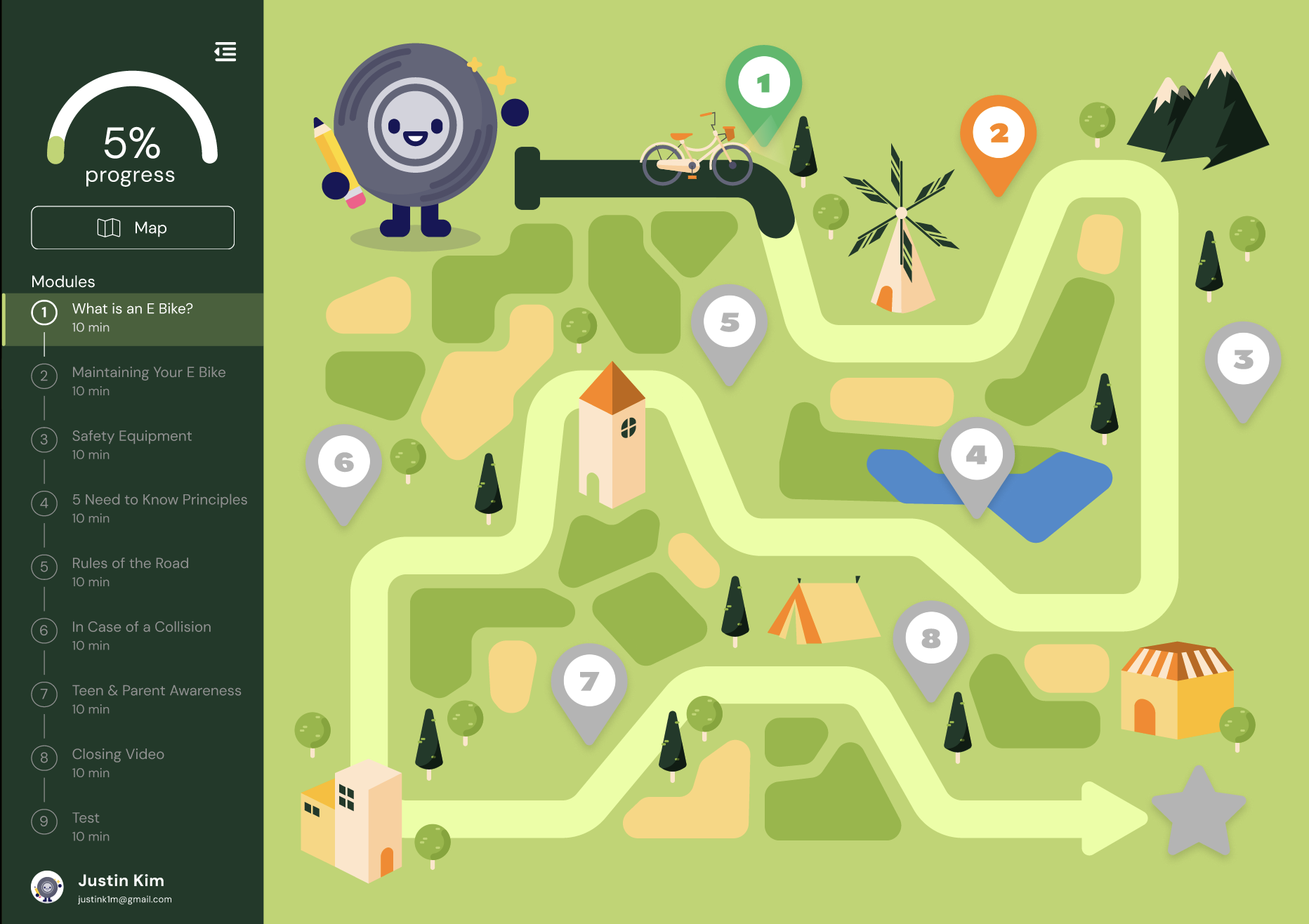
Task: Select marker 6 near the church tower
Action: click(x=343, y=461)
